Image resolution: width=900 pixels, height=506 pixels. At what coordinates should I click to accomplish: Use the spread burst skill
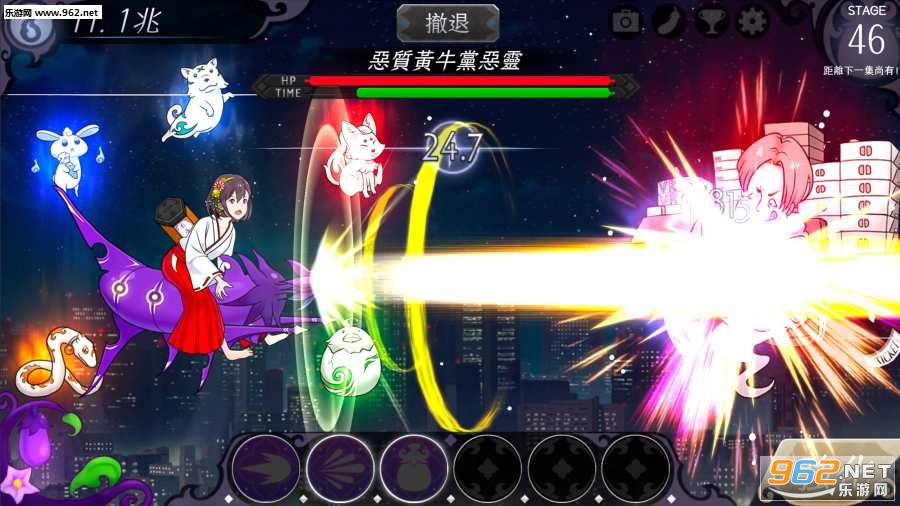340,467
